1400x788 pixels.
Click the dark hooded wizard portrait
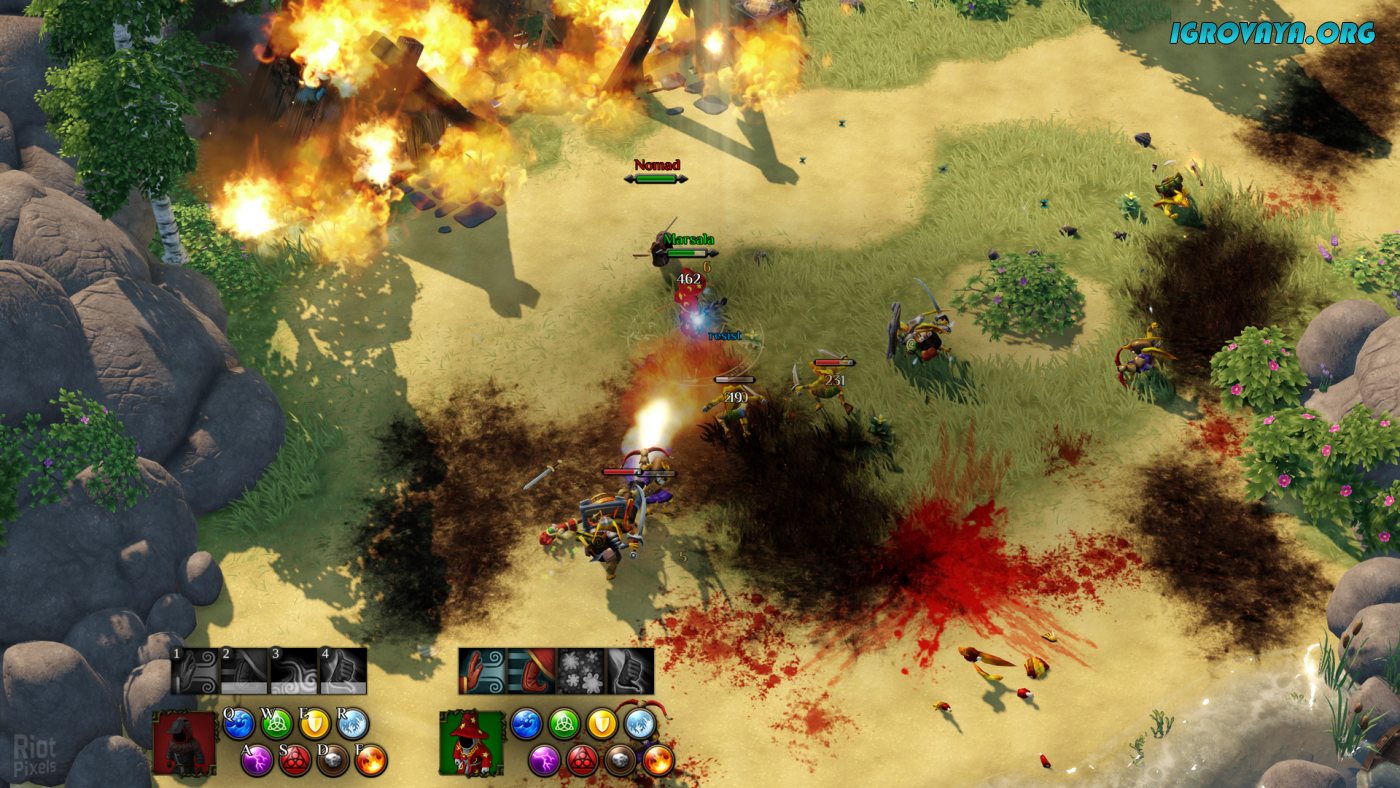point(185,743)
